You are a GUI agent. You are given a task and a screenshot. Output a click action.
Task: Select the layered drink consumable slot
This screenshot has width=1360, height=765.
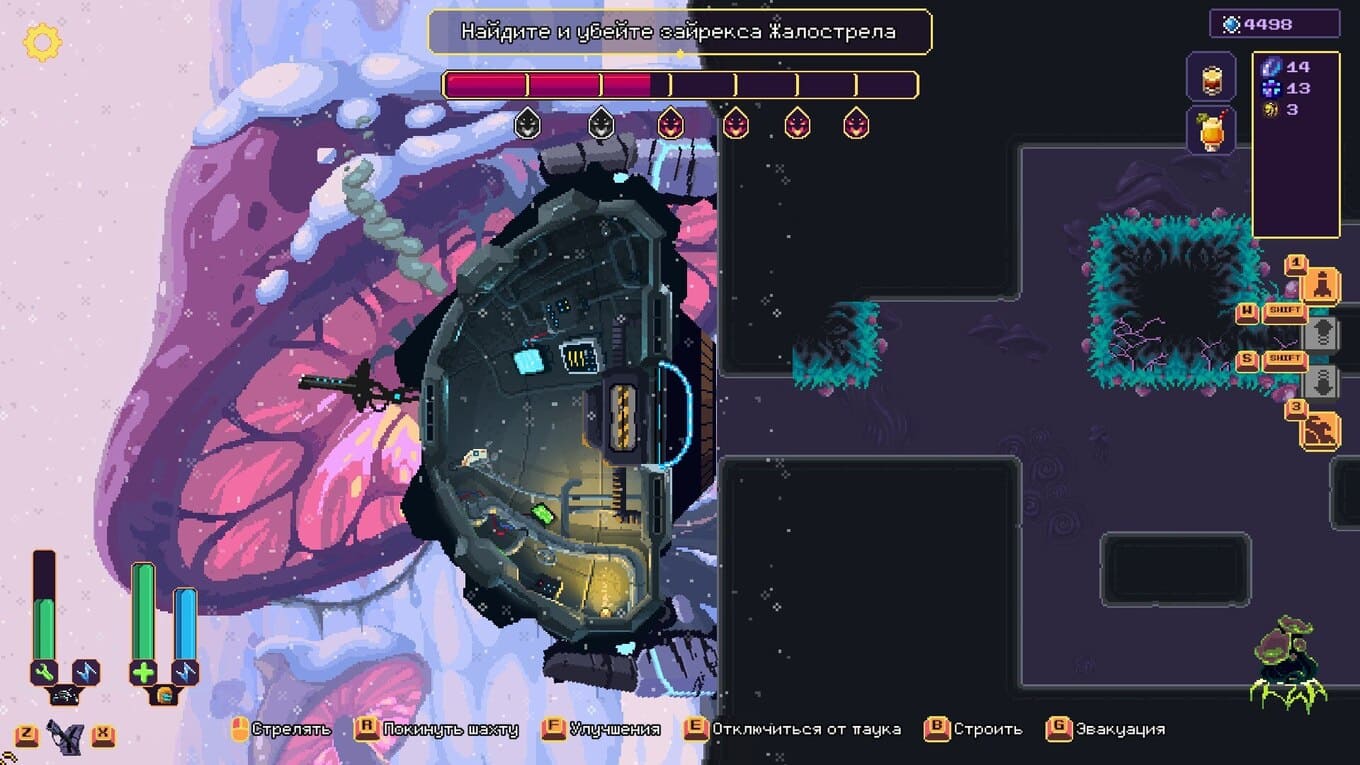(1211, 79)
